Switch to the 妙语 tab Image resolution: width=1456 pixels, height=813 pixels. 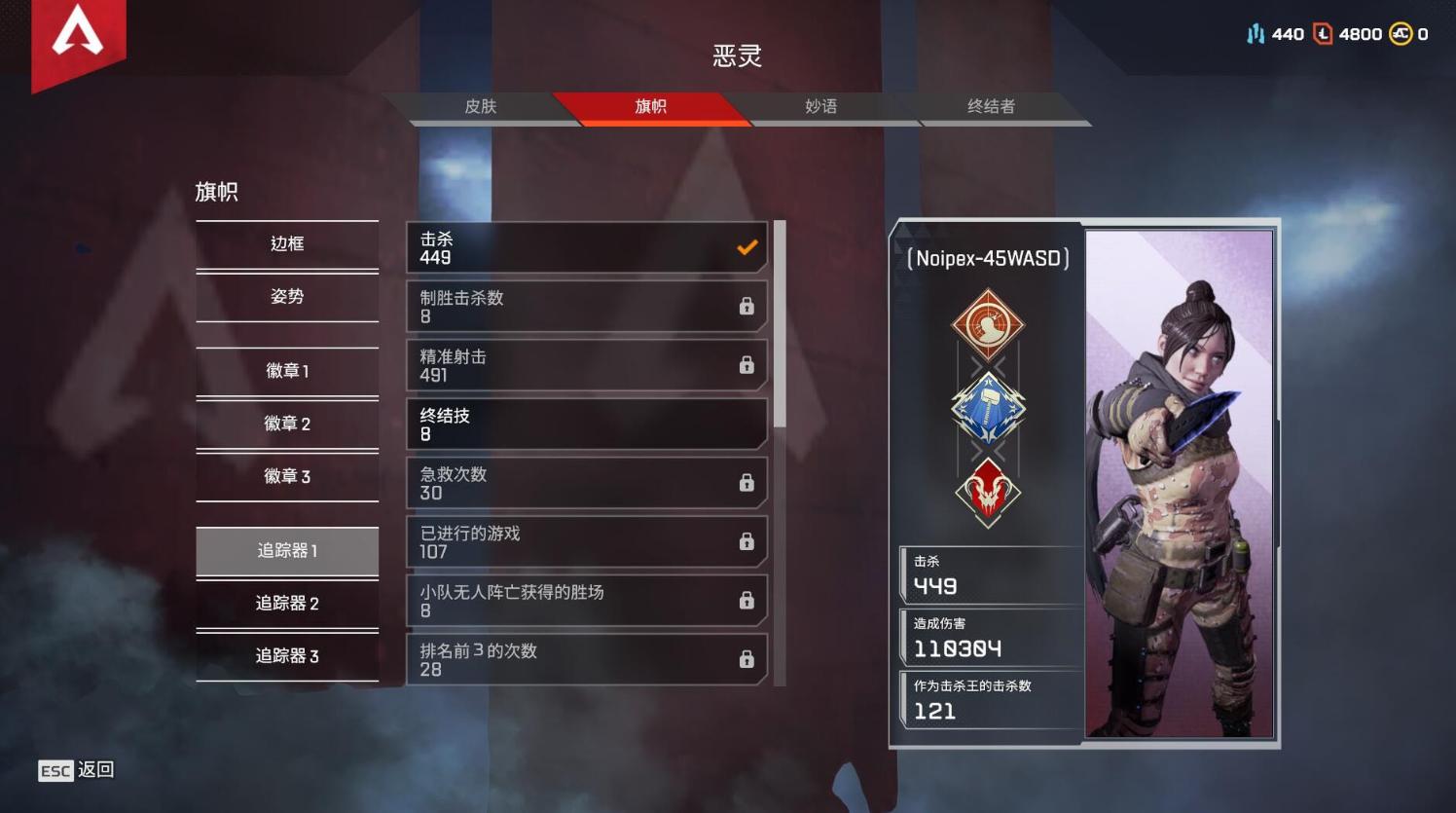click(819, 107)
